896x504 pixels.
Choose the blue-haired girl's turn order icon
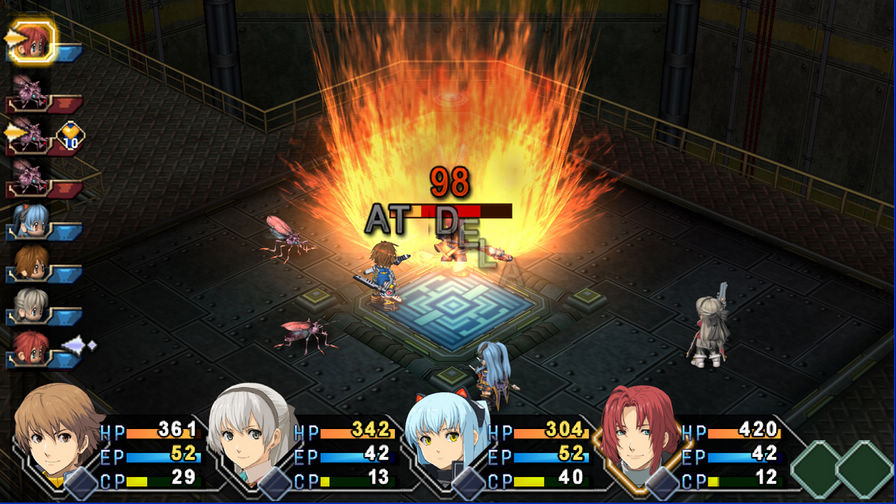pos(31,220)
